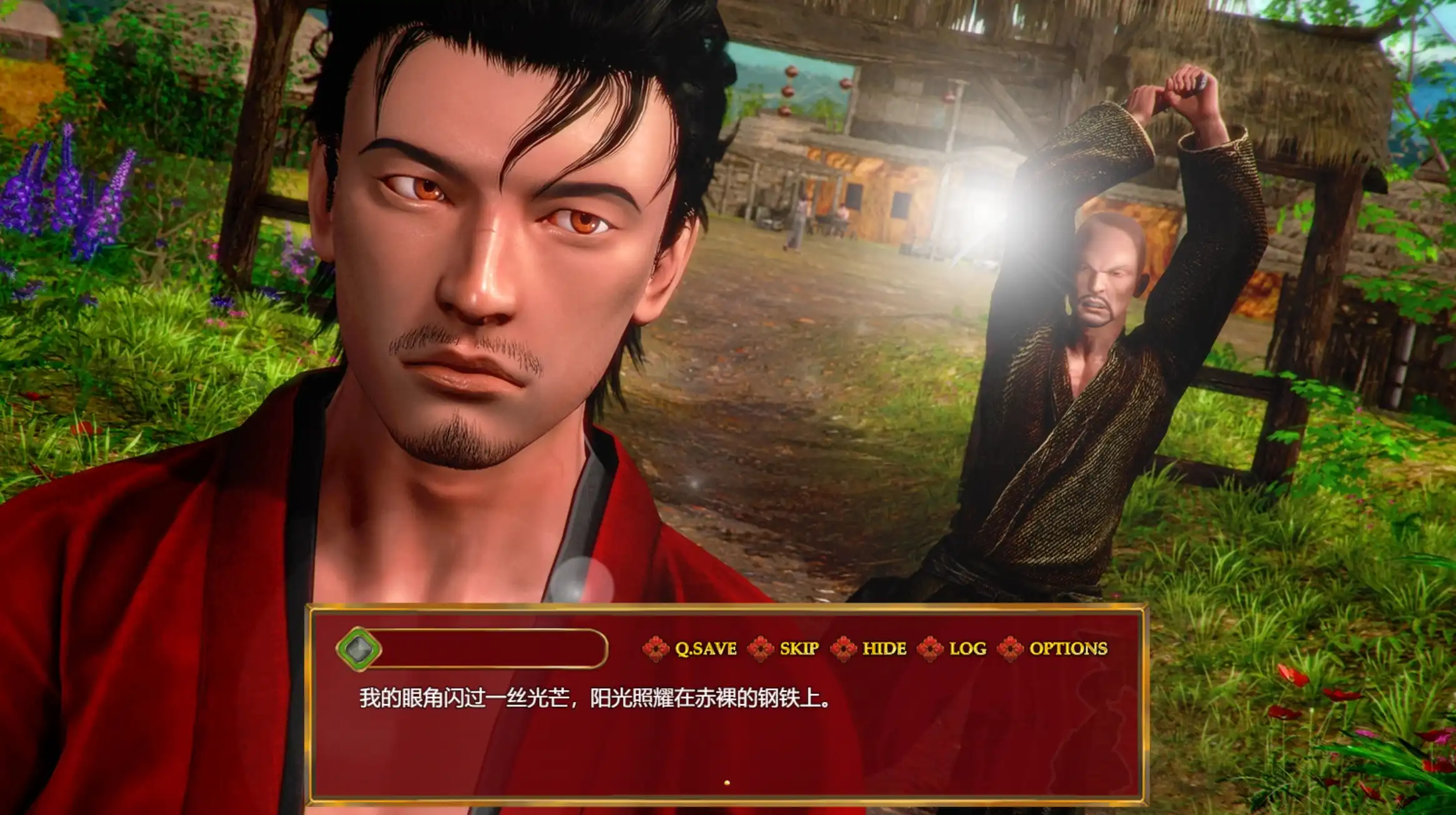Image resolution: width=1456 pixels, height=815 pixels.
Task: Open the LOG to view dialogue history
Action: (x=967, y=650)
